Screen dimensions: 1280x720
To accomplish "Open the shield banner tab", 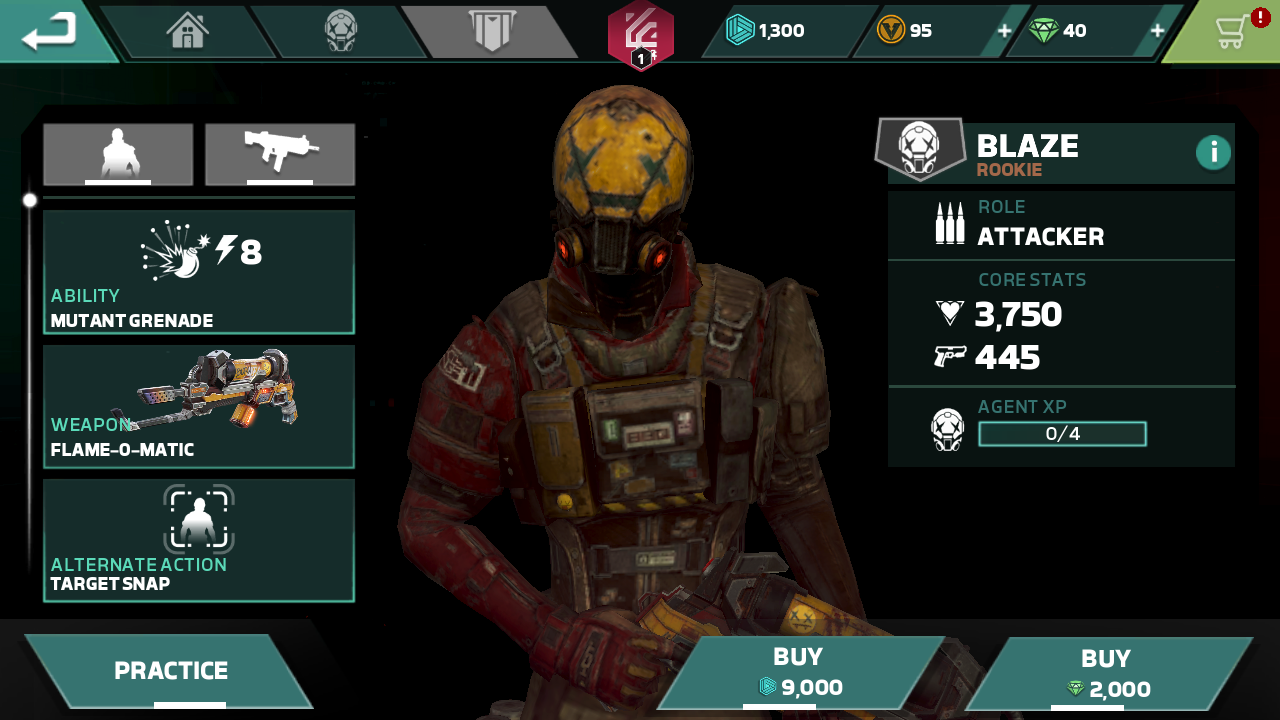I will pyautogui.click(x=491, y=31).
